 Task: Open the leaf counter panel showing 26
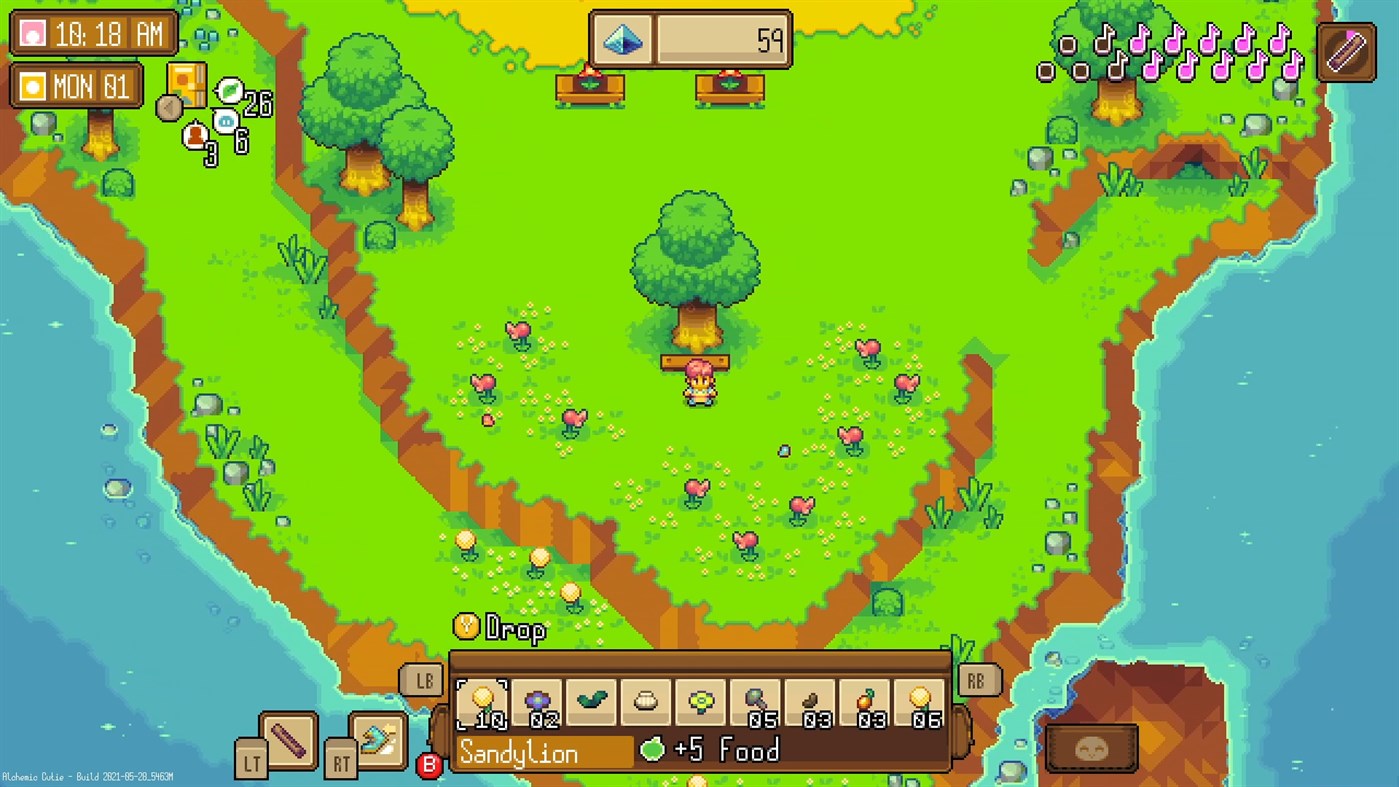(228, 91)
